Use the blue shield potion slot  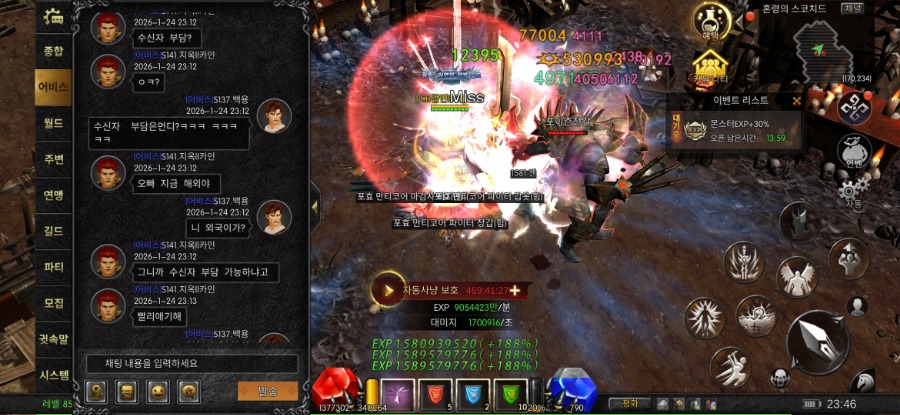pyautogui.click(x=473, y=394)
